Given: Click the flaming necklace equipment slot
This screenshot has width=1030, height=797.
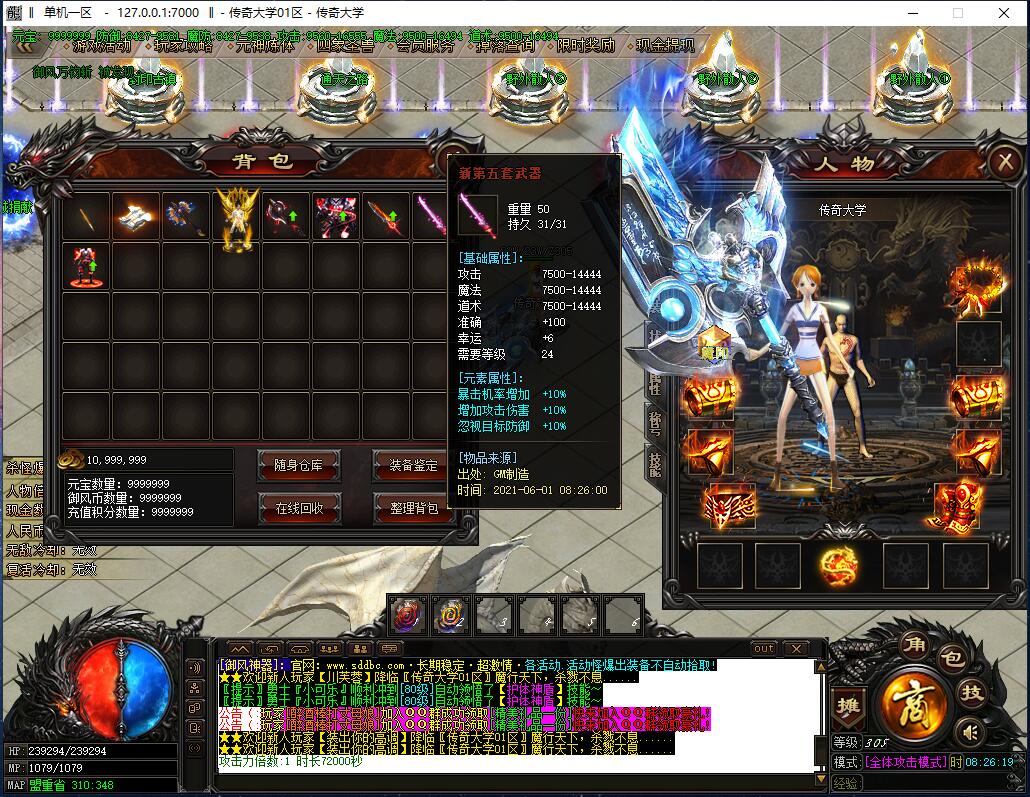Looking at the screenshot, I should coord(978,283).
